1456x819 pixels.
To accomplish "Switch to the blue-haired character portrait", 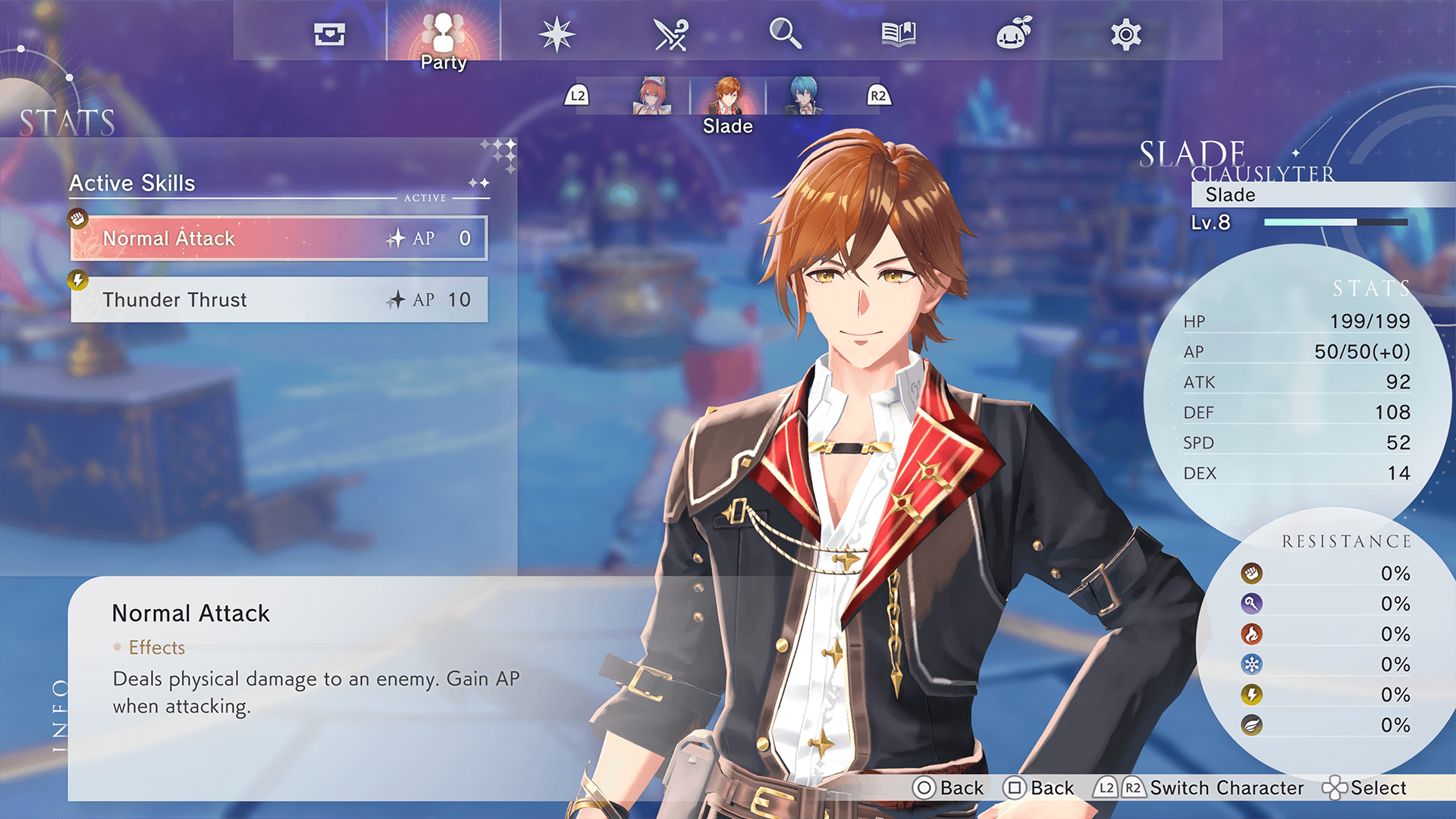I will click(803, 96).
